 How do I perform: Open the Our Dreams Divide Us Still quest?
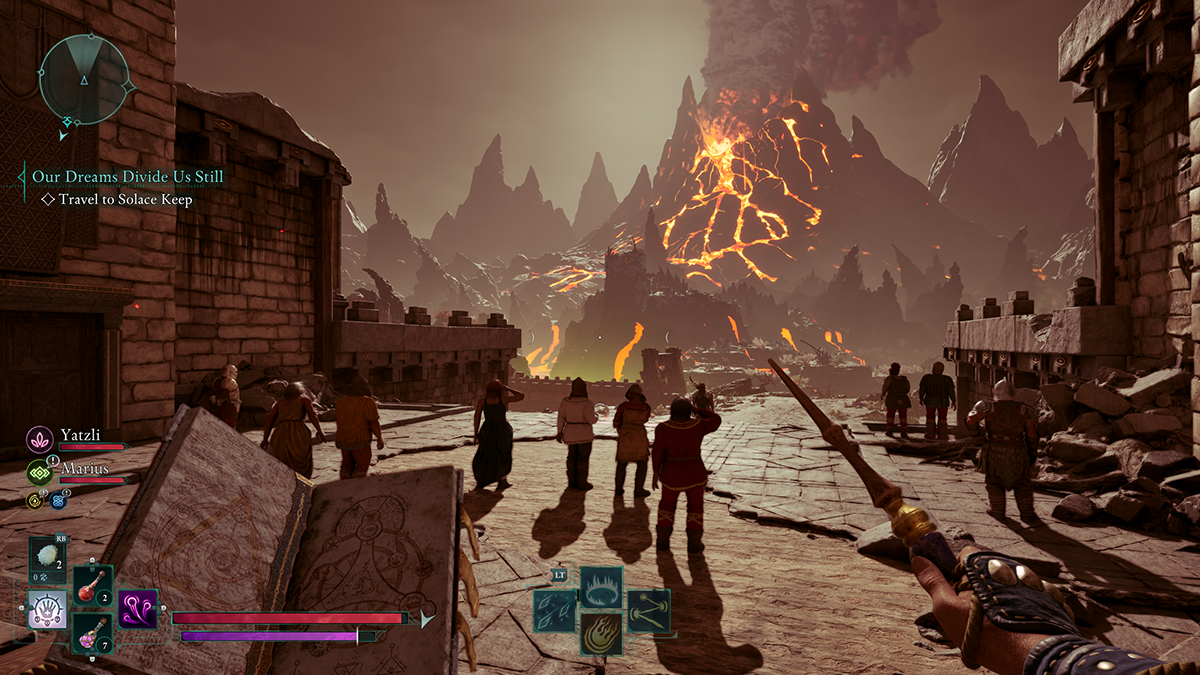point(127,176)
